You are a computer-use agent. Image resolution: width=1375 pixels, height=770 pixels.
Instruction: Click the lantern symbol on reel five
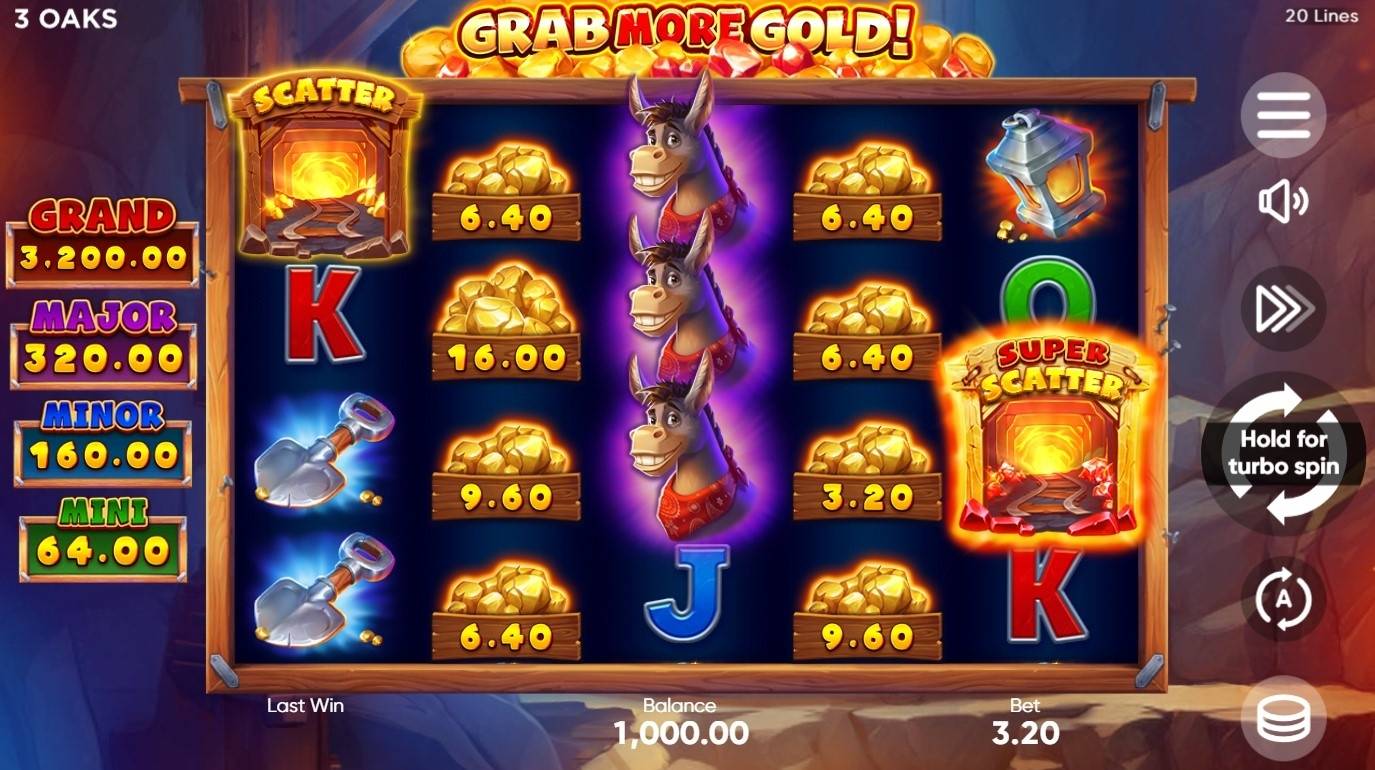point(1048,170)
